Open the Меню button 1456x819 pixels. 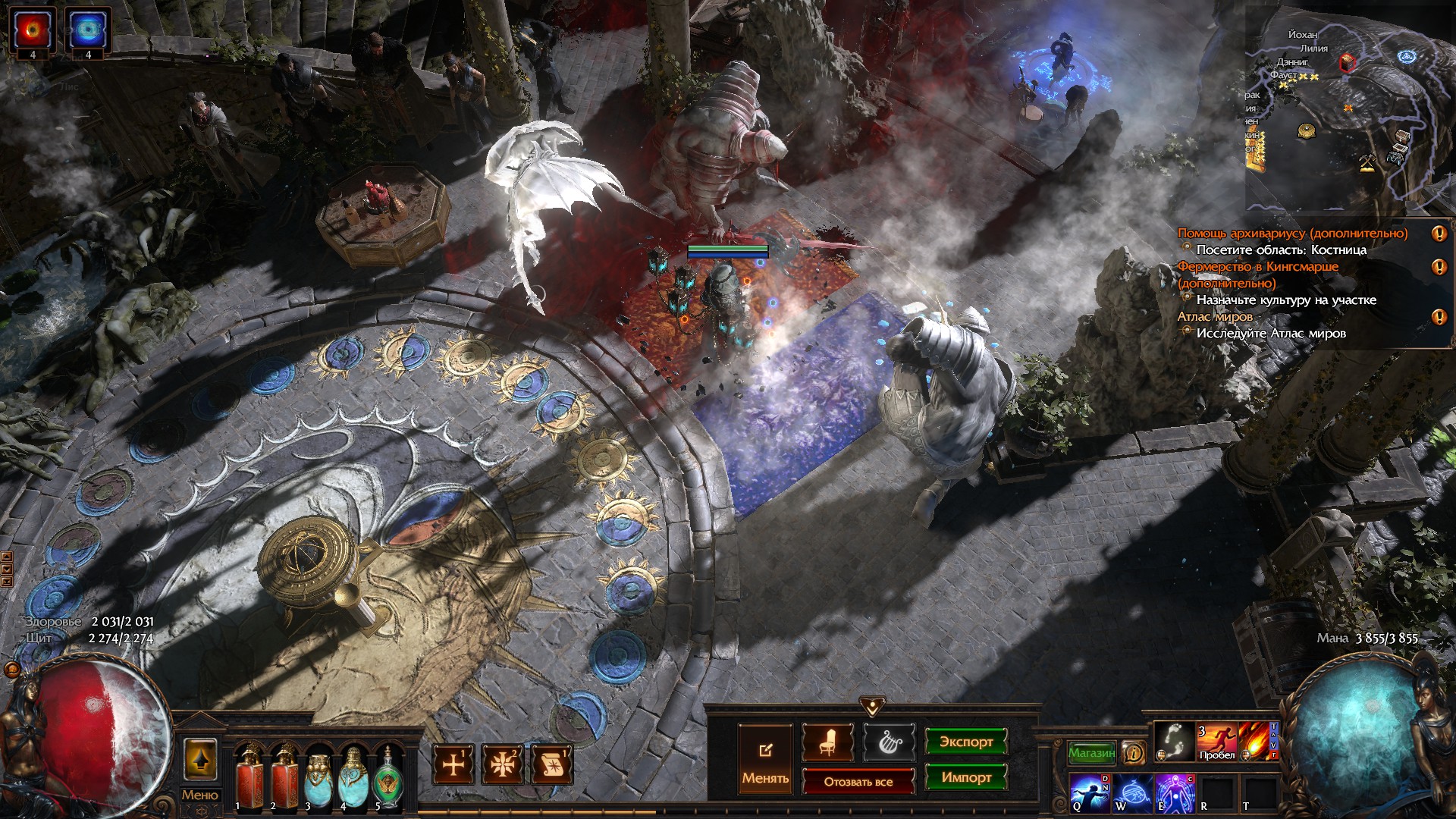click(199, 795)
